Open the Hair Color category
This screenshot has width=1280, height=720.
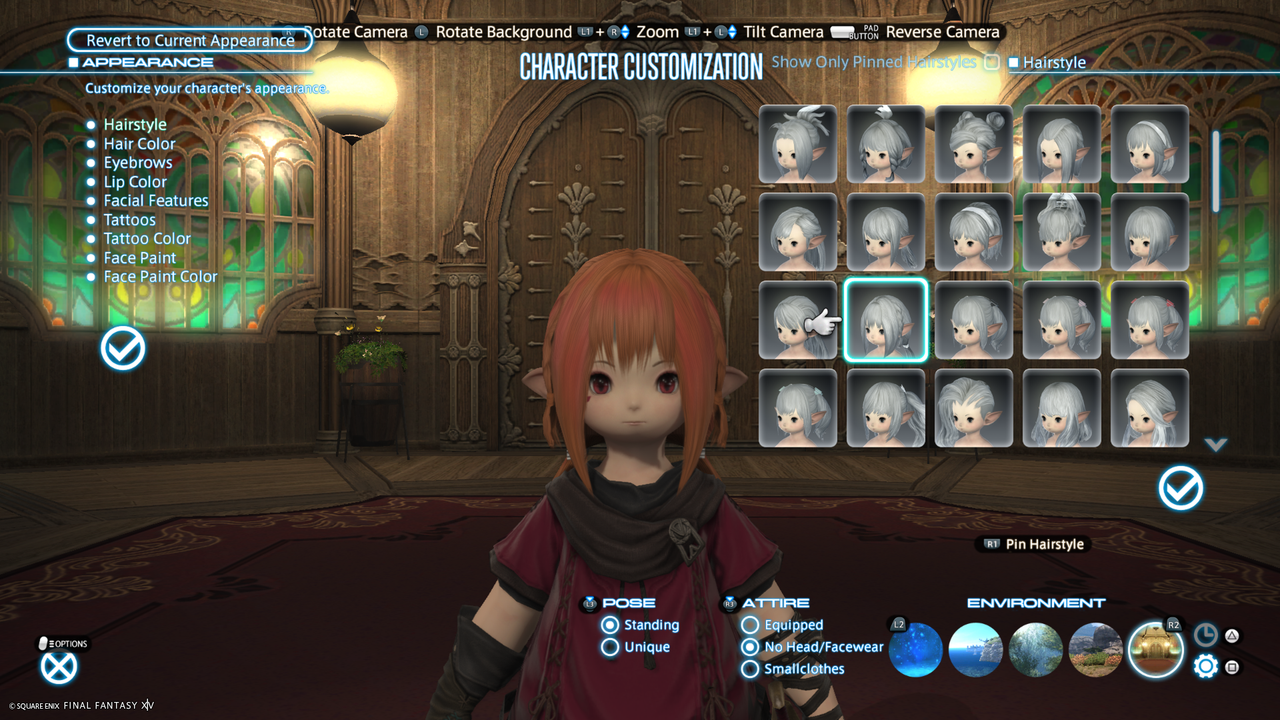139,143
